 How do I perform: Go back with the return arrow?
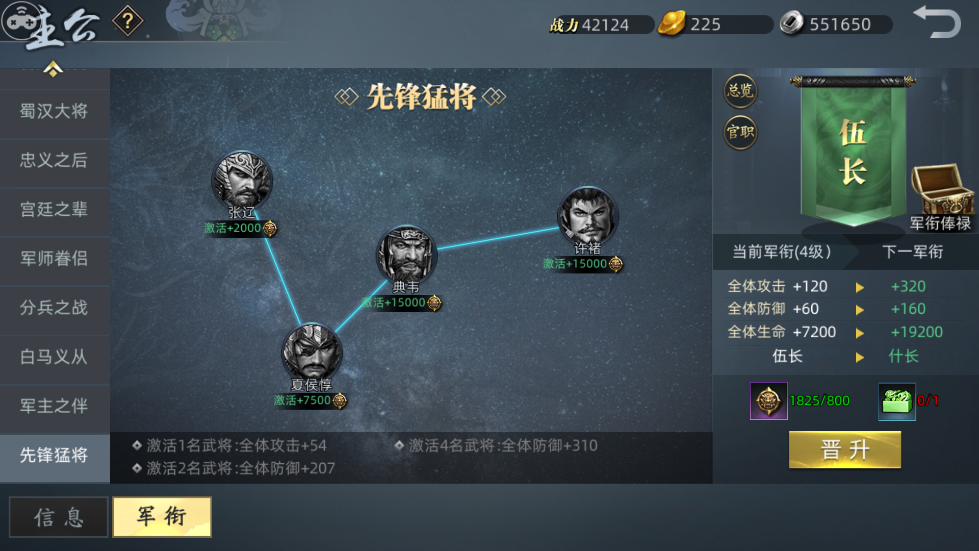pyautogui.click(x=936, y=22)
